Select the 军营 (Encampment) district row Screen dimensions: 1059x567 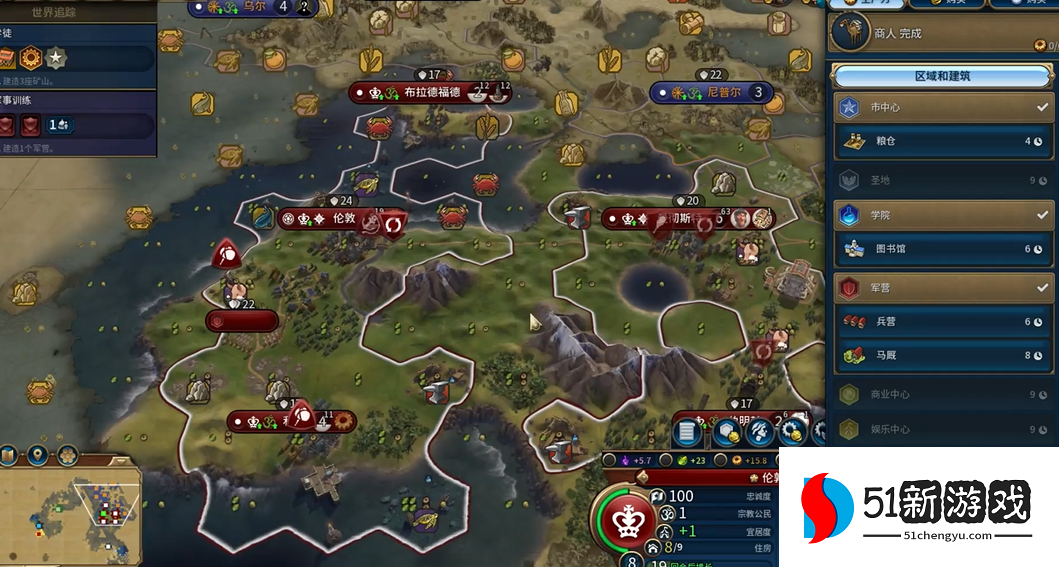click(940, 287)
